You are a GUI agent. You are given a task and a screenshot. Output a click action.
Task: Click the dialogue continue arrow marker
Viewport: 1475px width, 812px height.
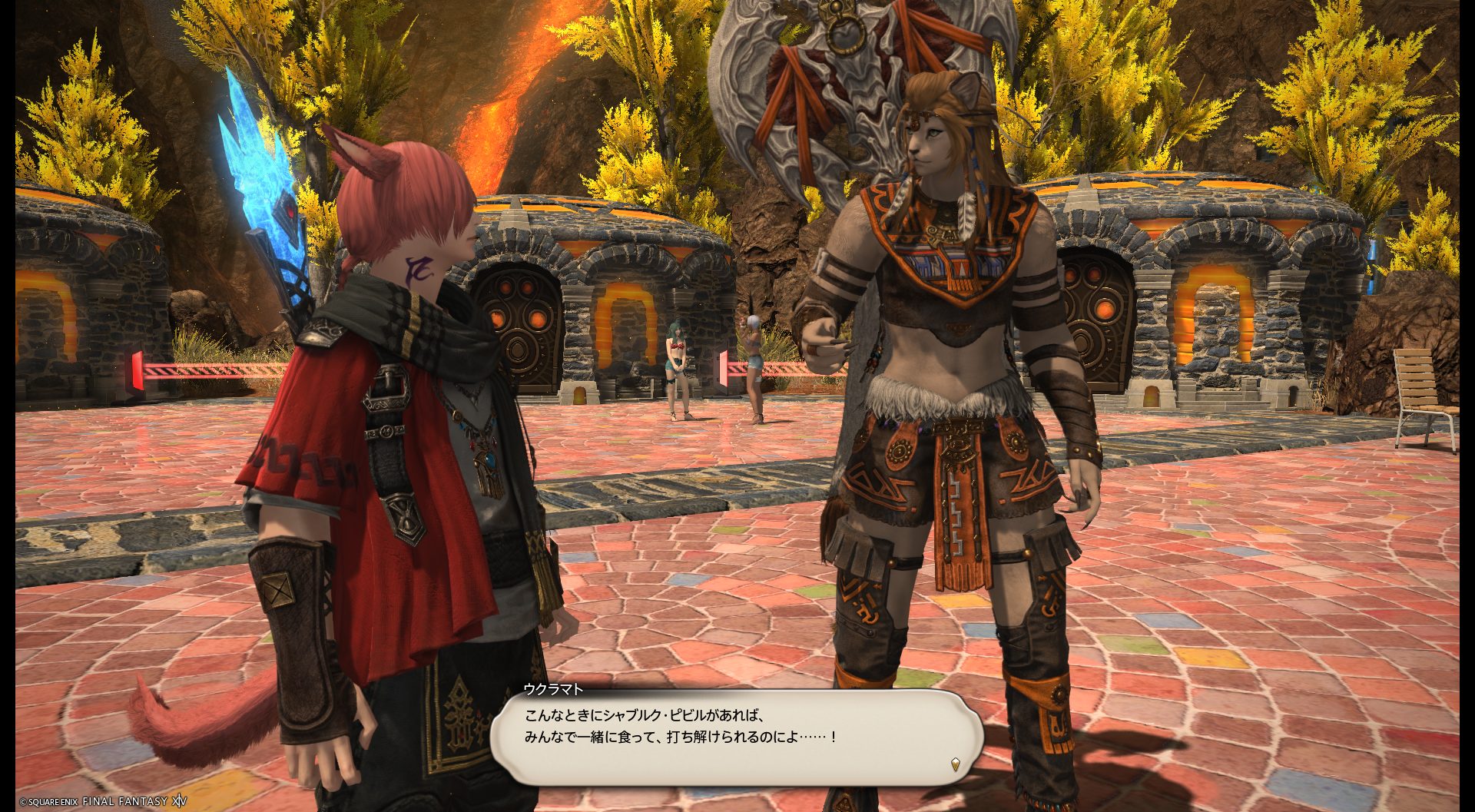point(955,764)
